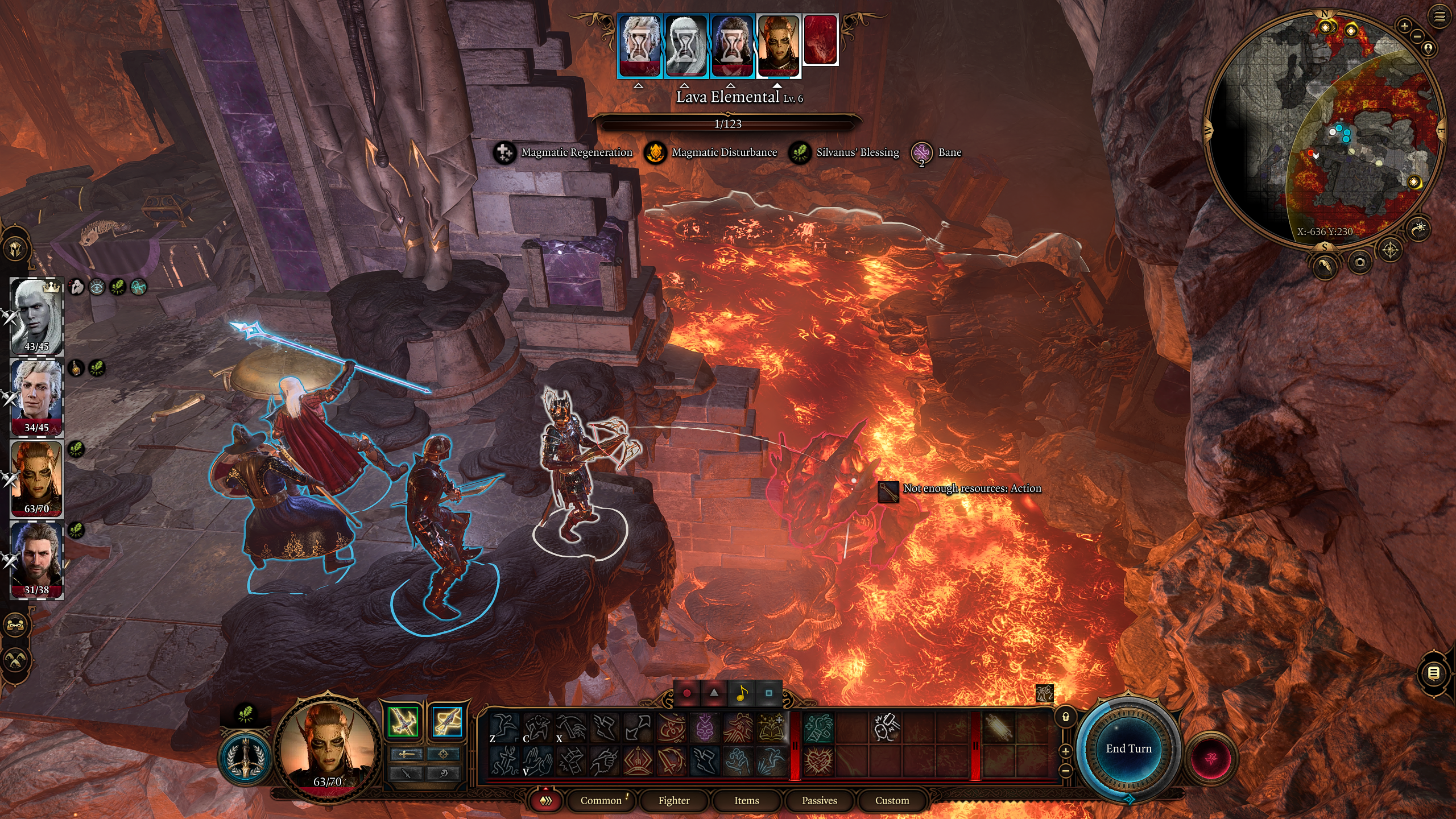Choose the bearded party member with 31/38 HP

click(36, 560)
